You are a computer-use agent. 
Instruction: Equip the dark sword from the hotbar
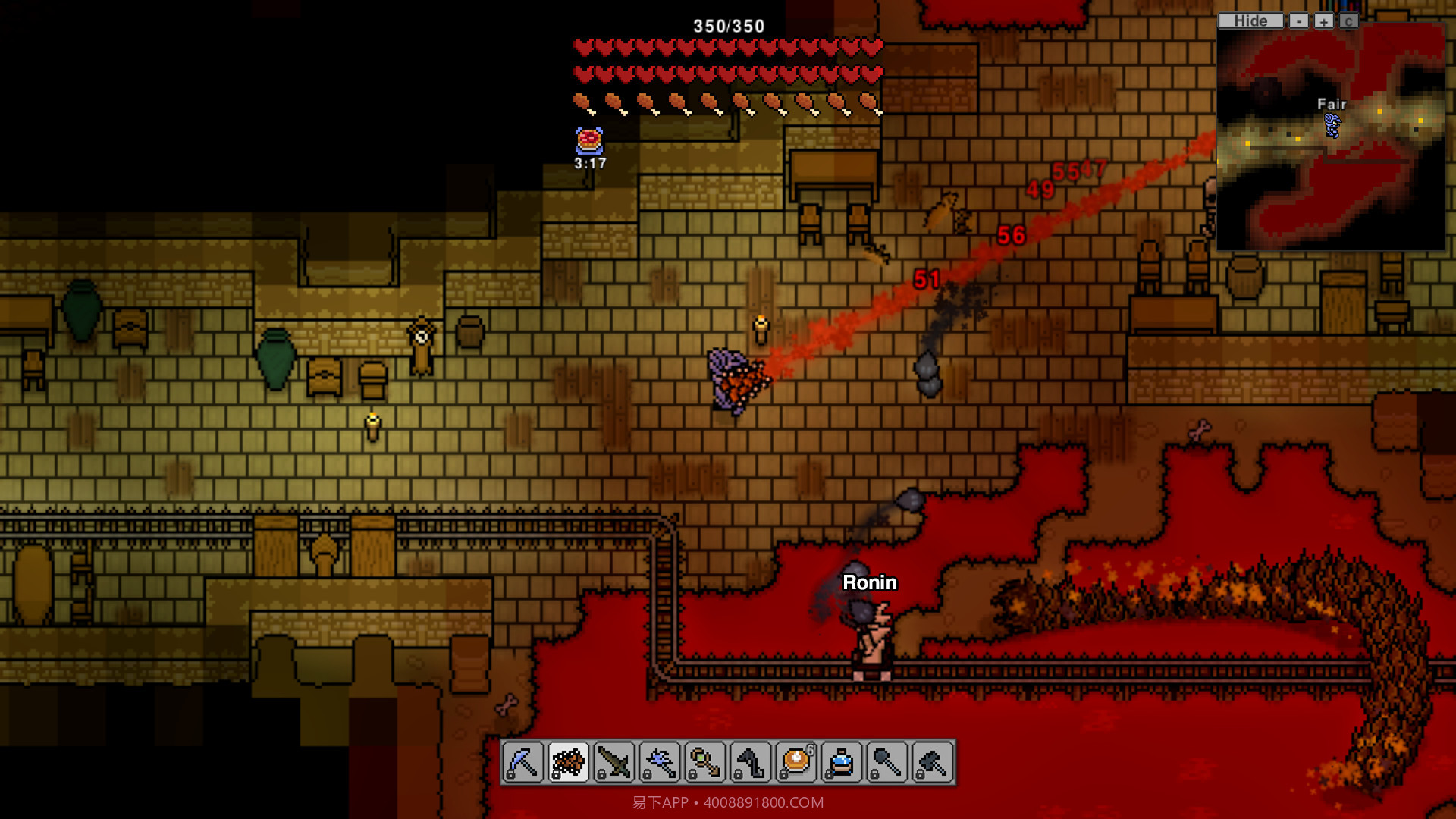pos(614,762)
